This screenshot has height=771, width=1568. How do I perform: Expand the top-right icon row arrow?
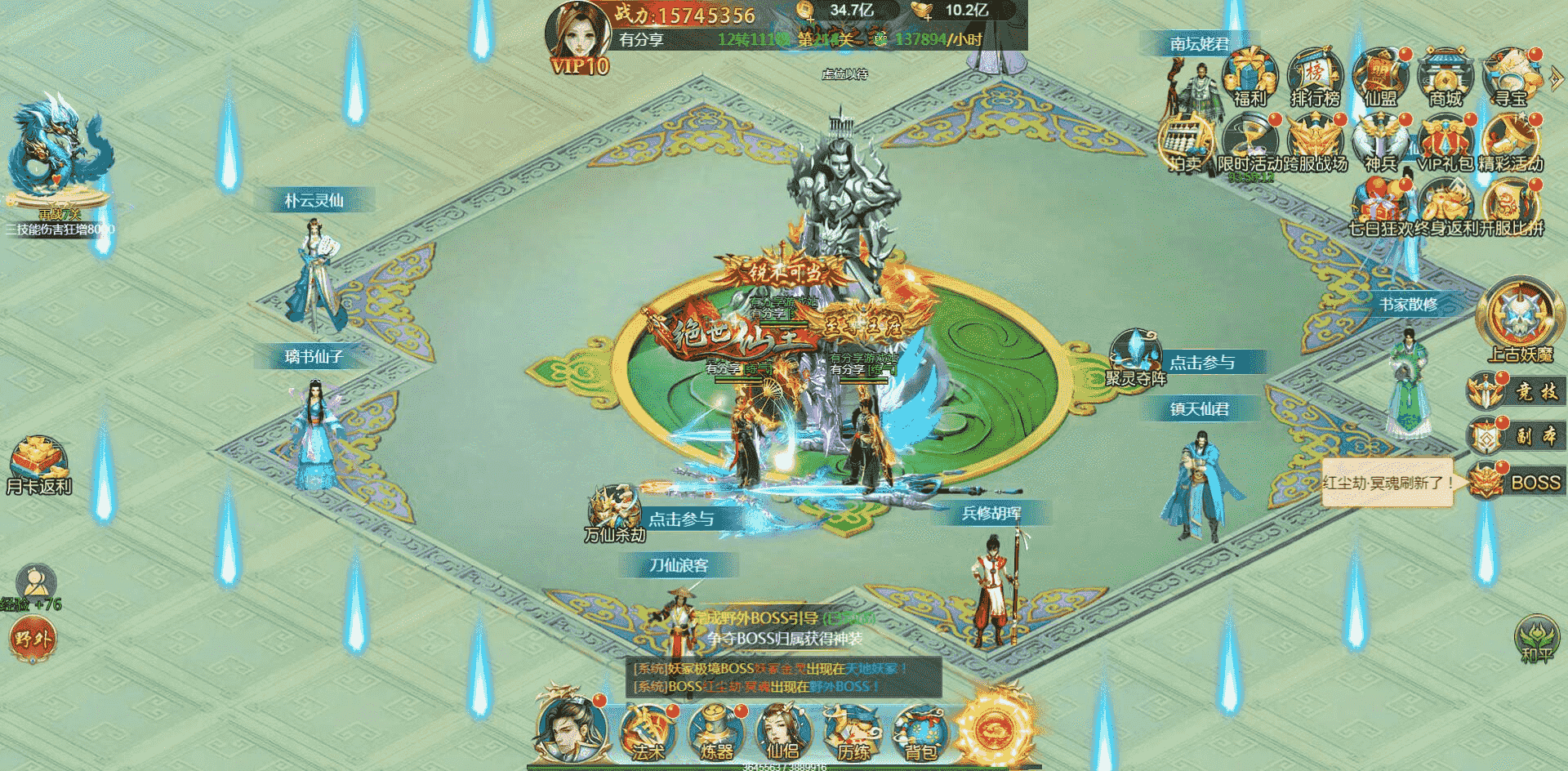(1557, 78)
